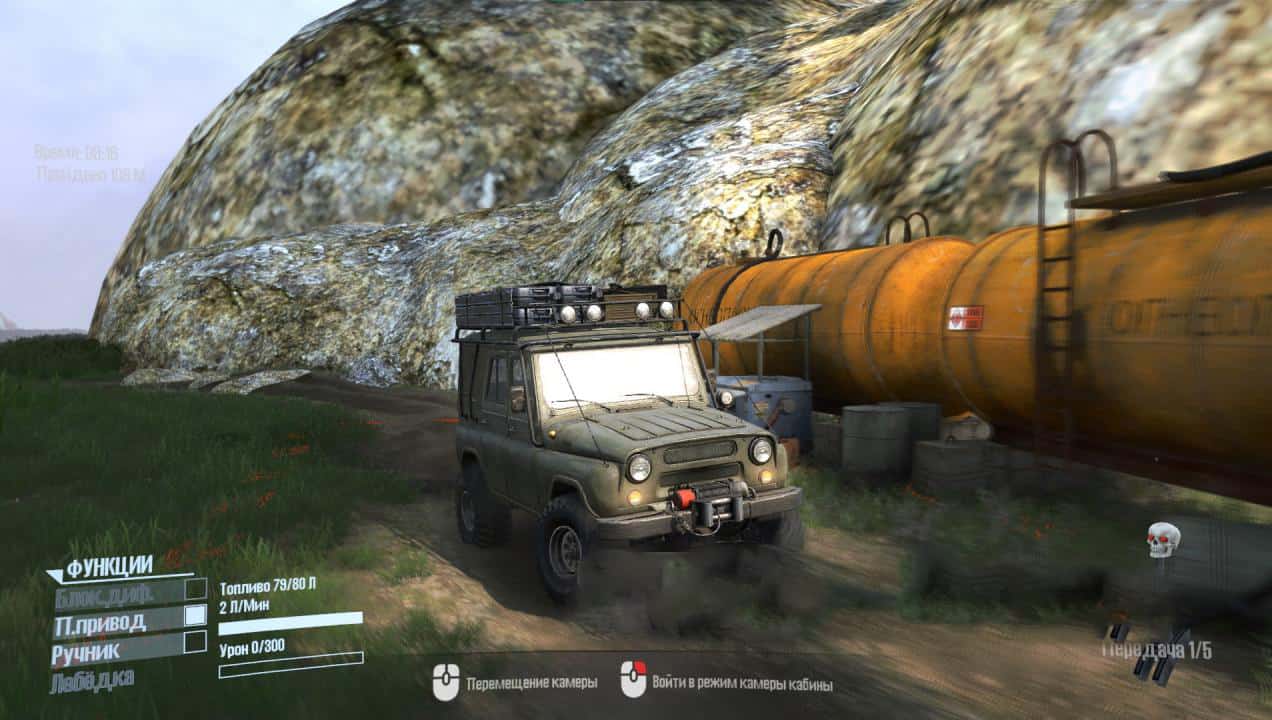This screenshot has height=720, width=1272.
Task: Select the Лебёдка winch function
Action: tap(93, 679)
